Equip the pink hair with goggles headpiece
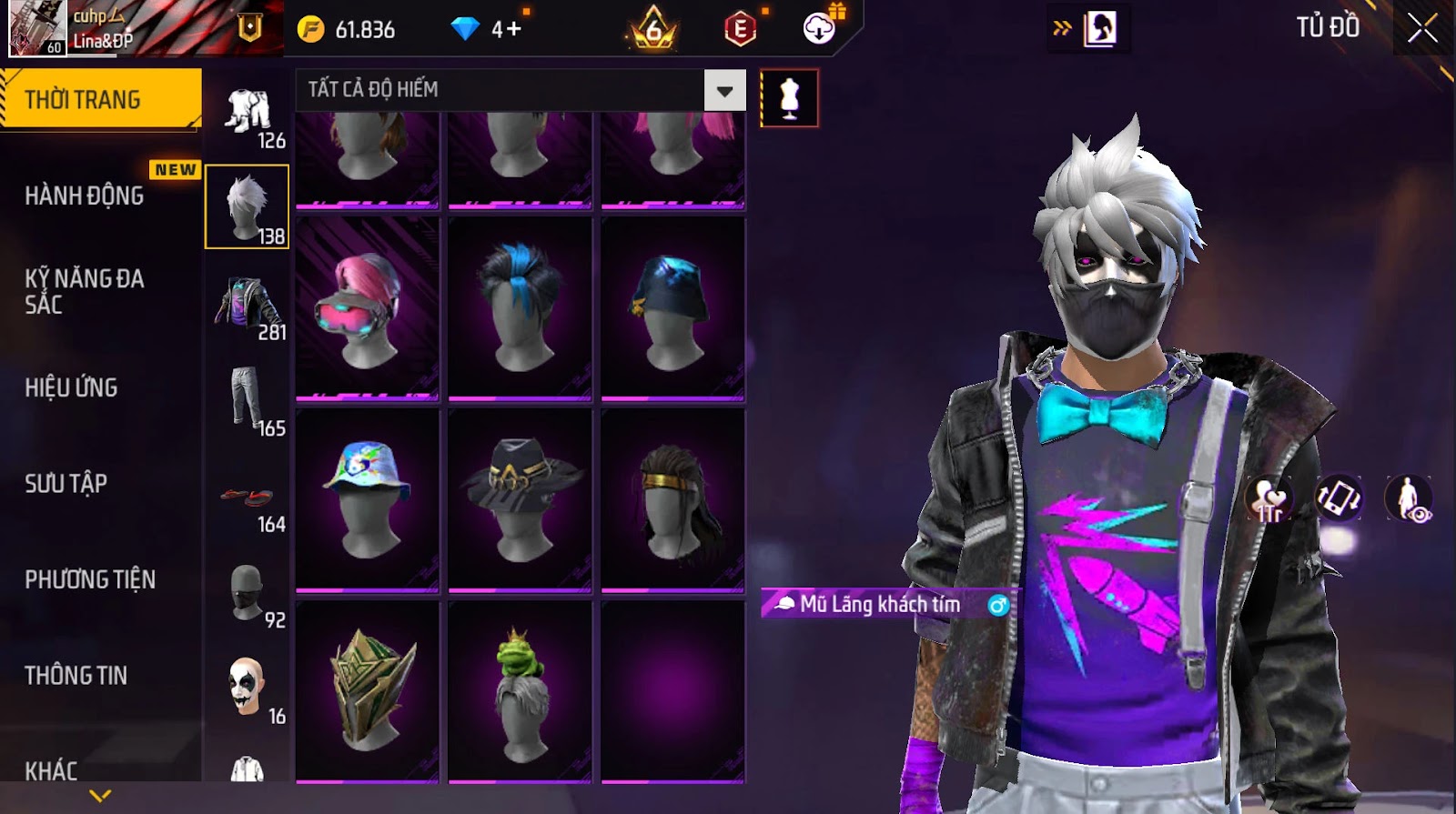Viewport: 1456px width, 814px height. pos(368,308)
